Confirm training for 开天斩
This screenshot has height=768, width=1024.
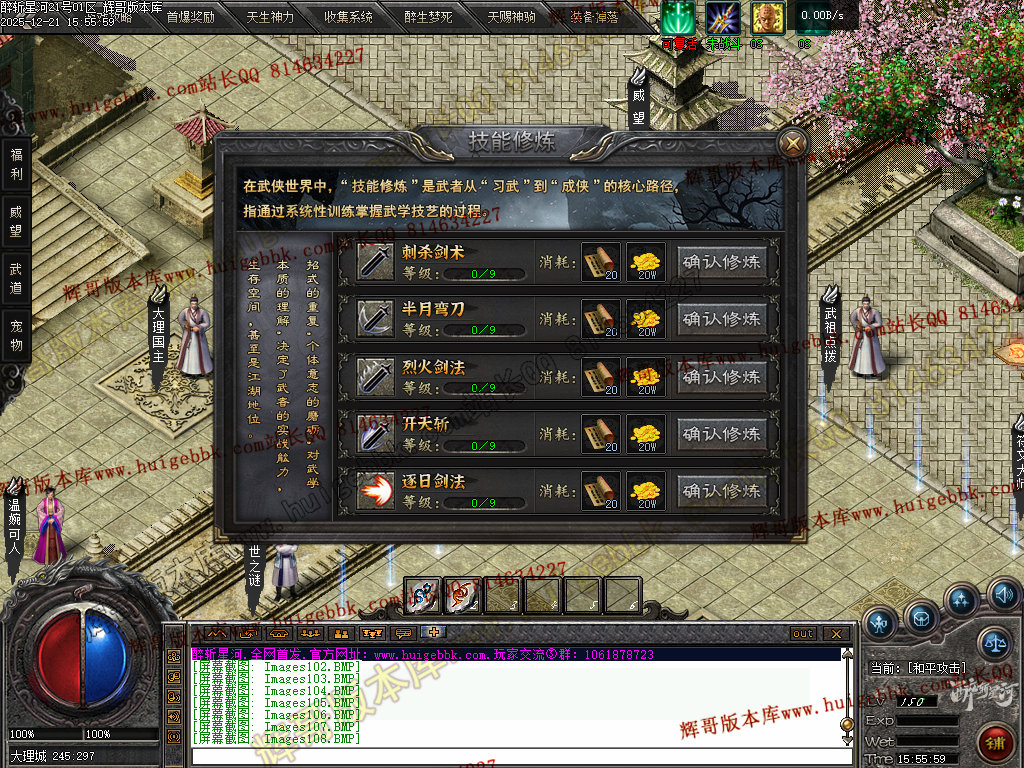[x=722, y=434]
